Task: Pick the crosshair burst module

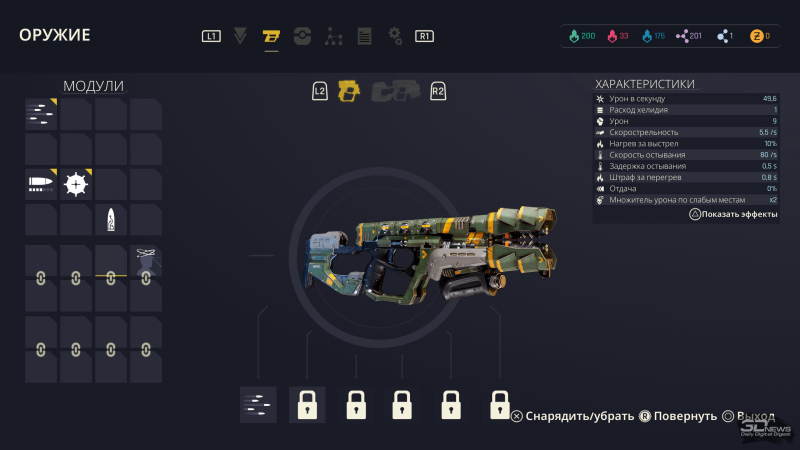Action: pos(75,184)
